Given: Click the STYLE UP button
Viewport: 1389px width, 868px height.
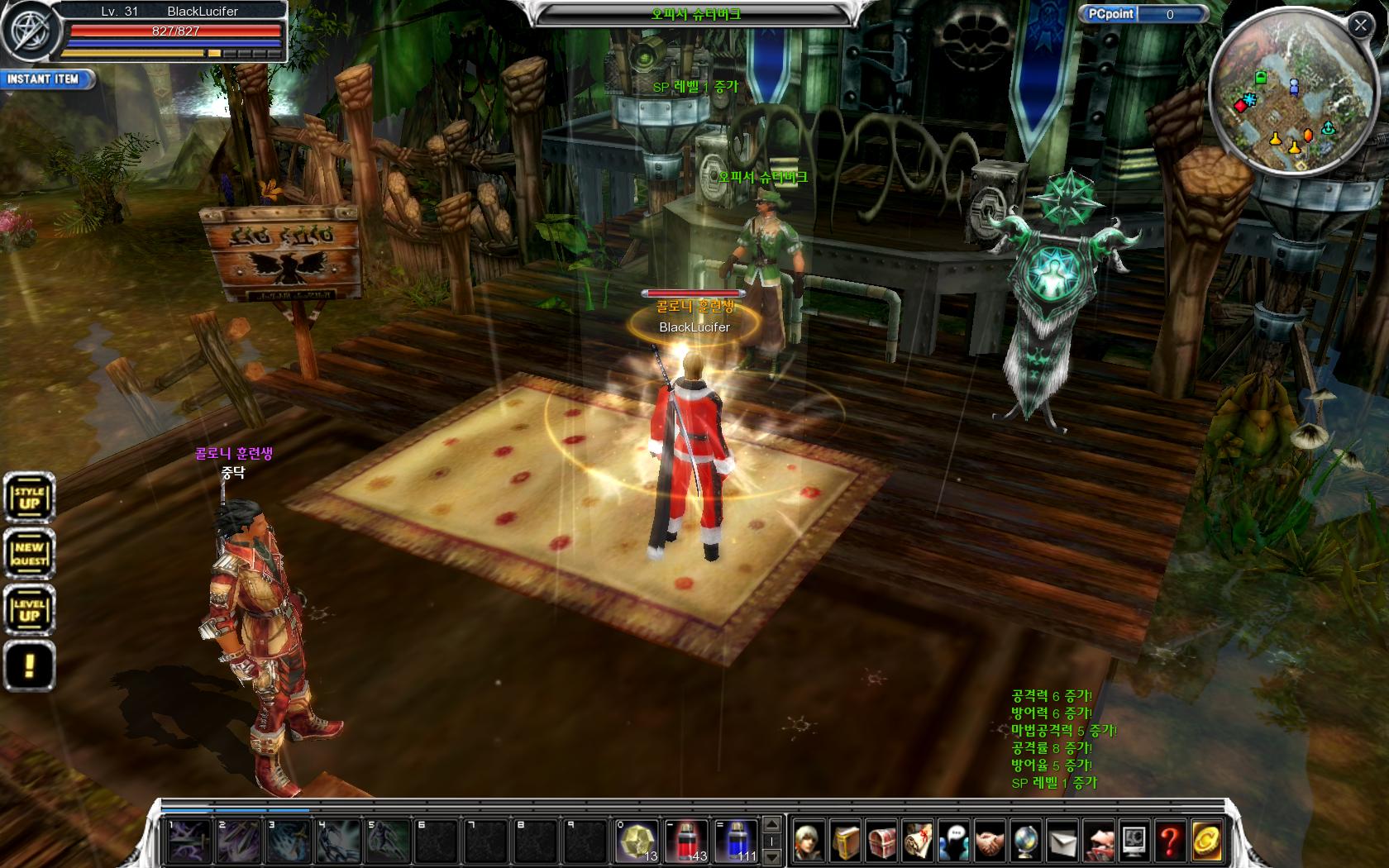Looking at the screenshot, I should tap(29, 498).
